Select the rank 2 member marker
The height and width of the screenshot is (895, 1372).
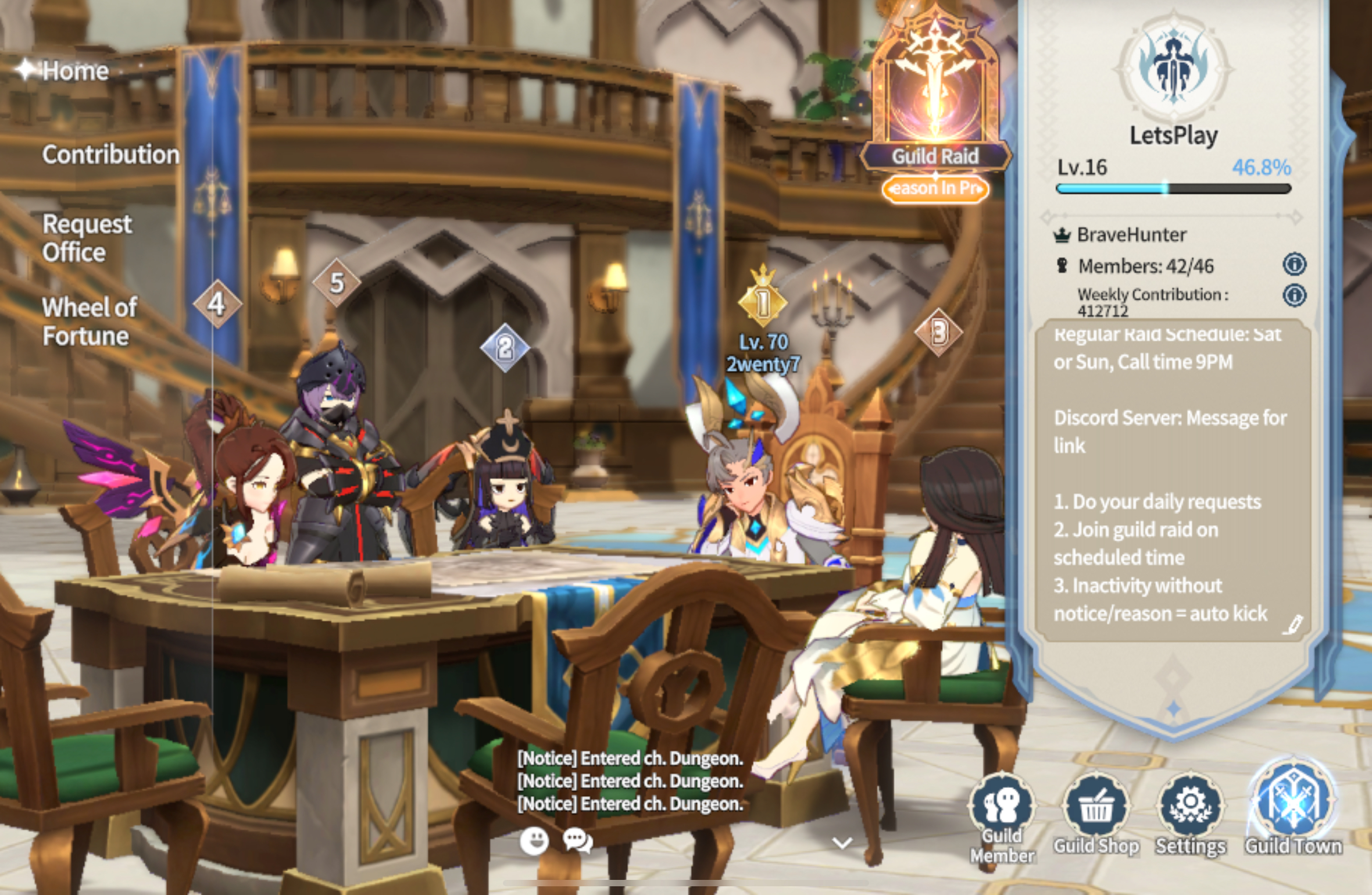click(505, 348)
